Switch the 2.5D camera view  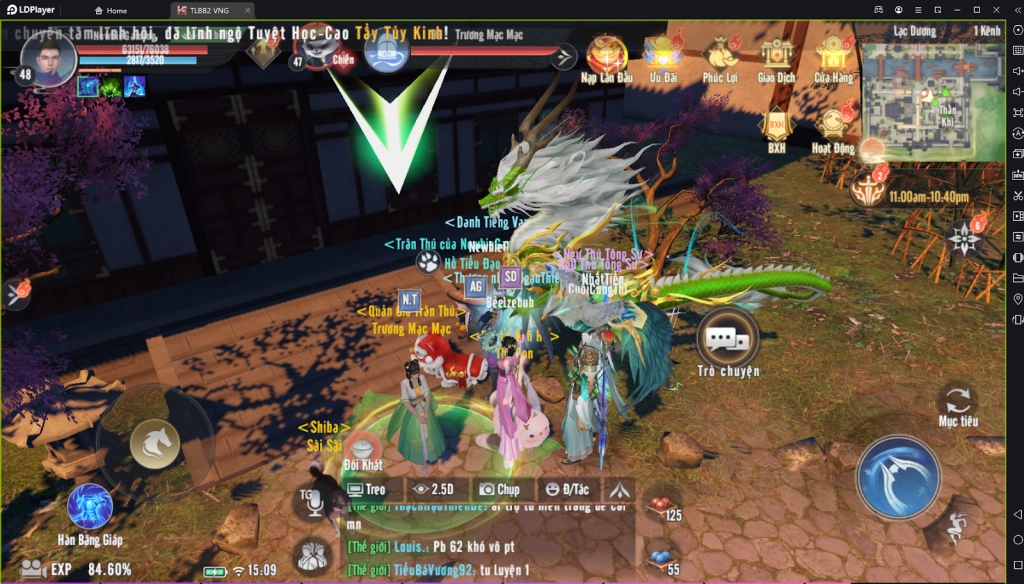click(x=433, y=490)
